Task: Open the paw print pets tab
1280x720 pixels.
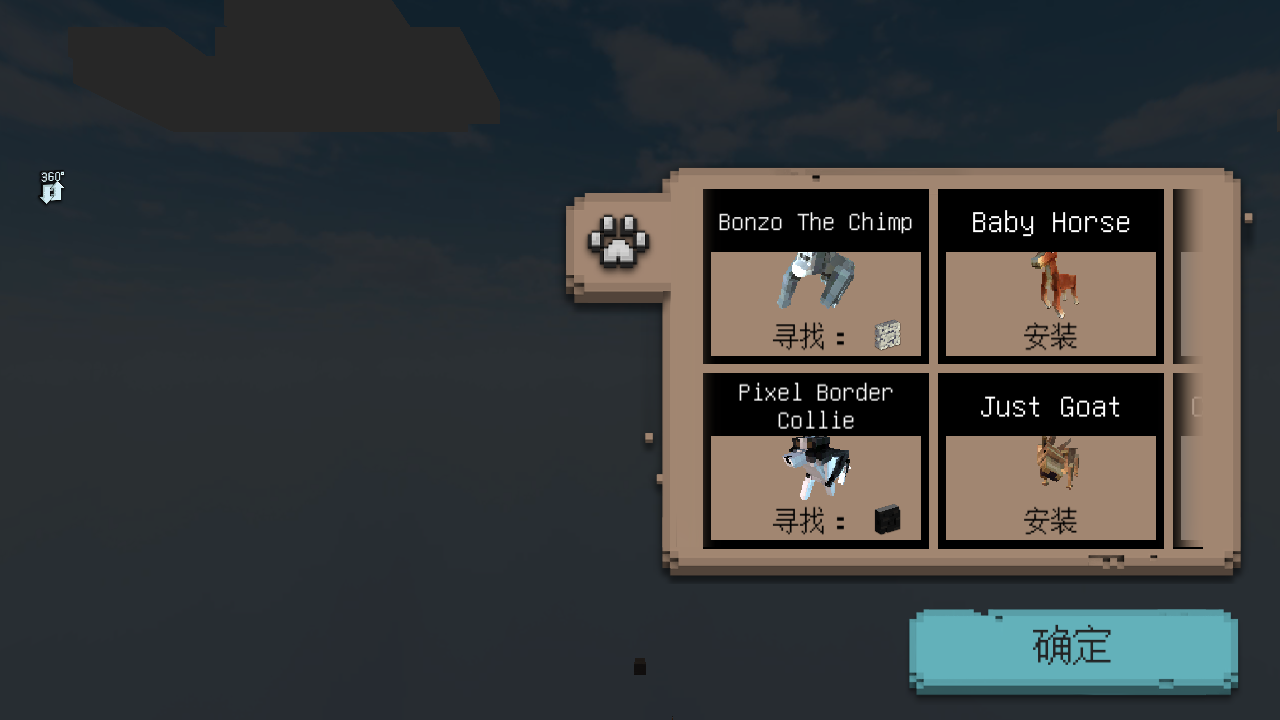Action: pyautogui.click(x=618, y=242)
